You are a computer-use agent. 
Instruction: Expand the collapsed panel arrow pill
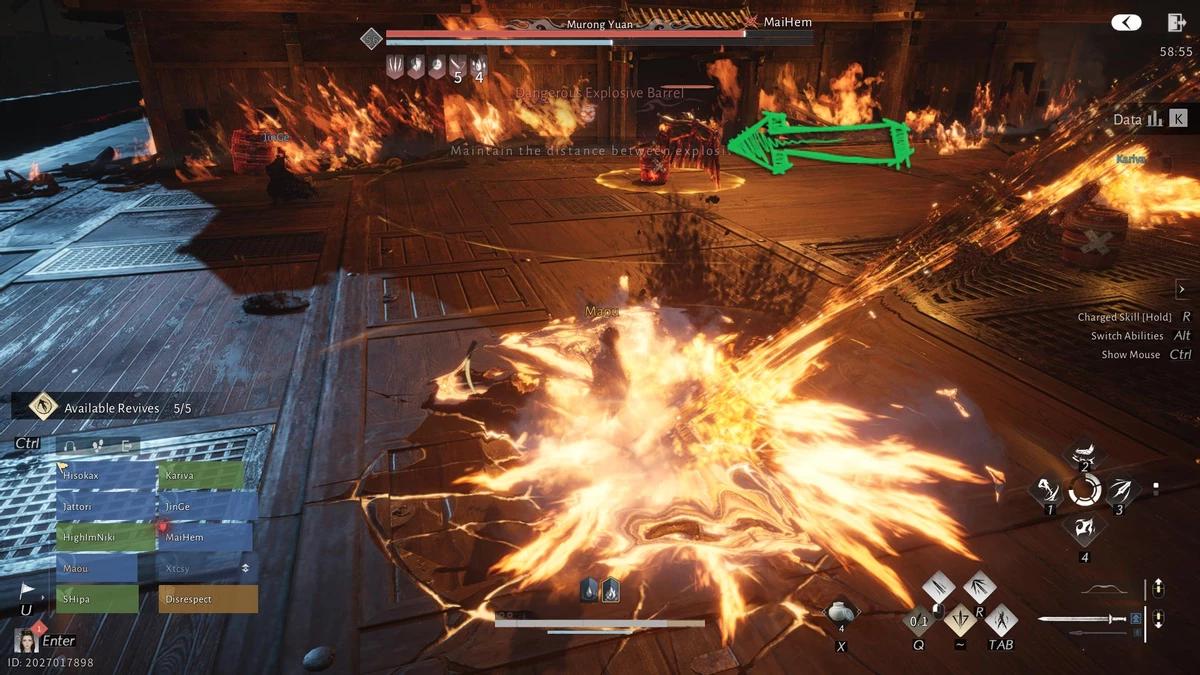click(x=1127, y=22)
